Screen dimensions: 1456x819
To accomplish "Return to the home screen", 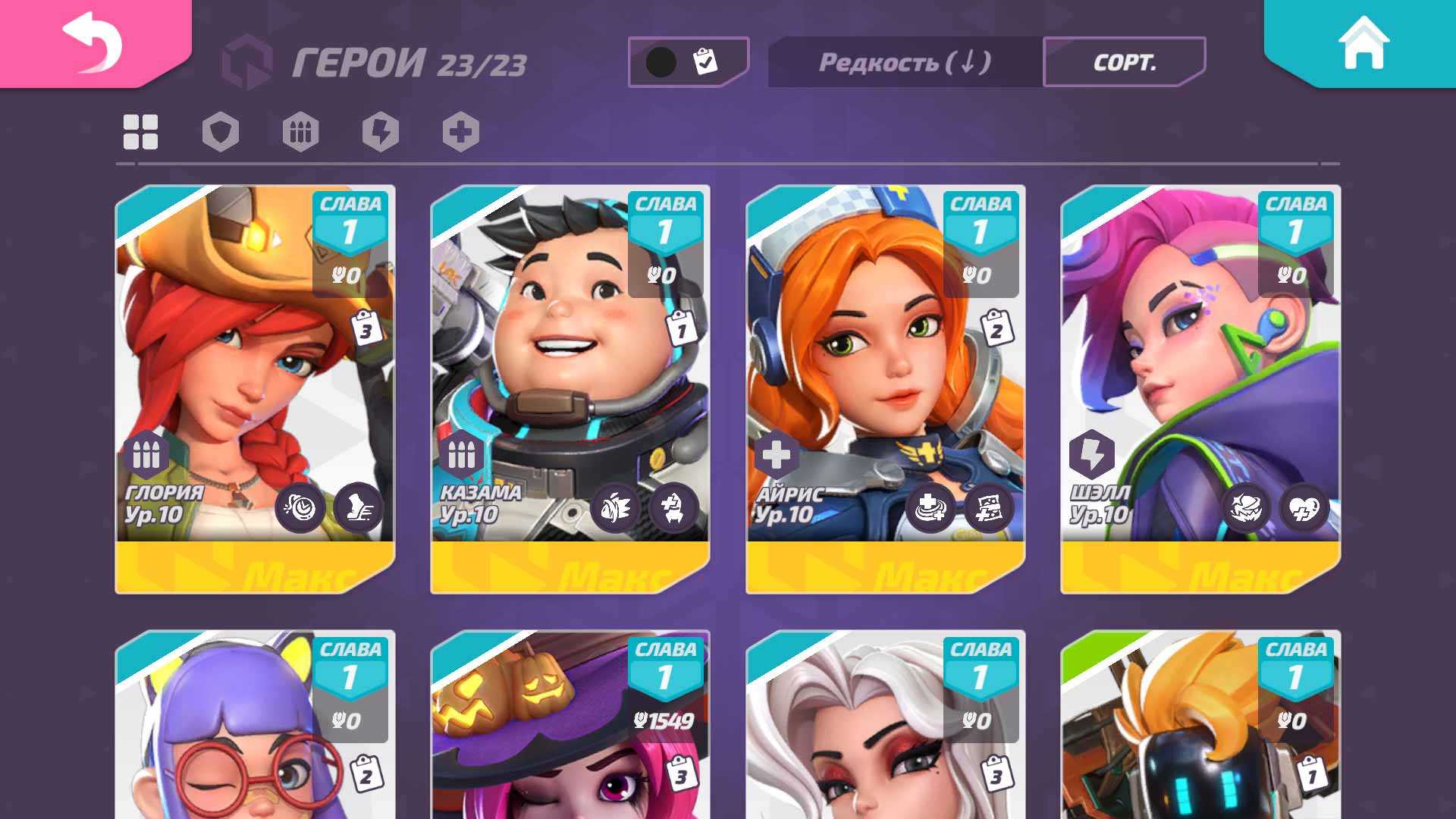I will tap(1363, 42).
